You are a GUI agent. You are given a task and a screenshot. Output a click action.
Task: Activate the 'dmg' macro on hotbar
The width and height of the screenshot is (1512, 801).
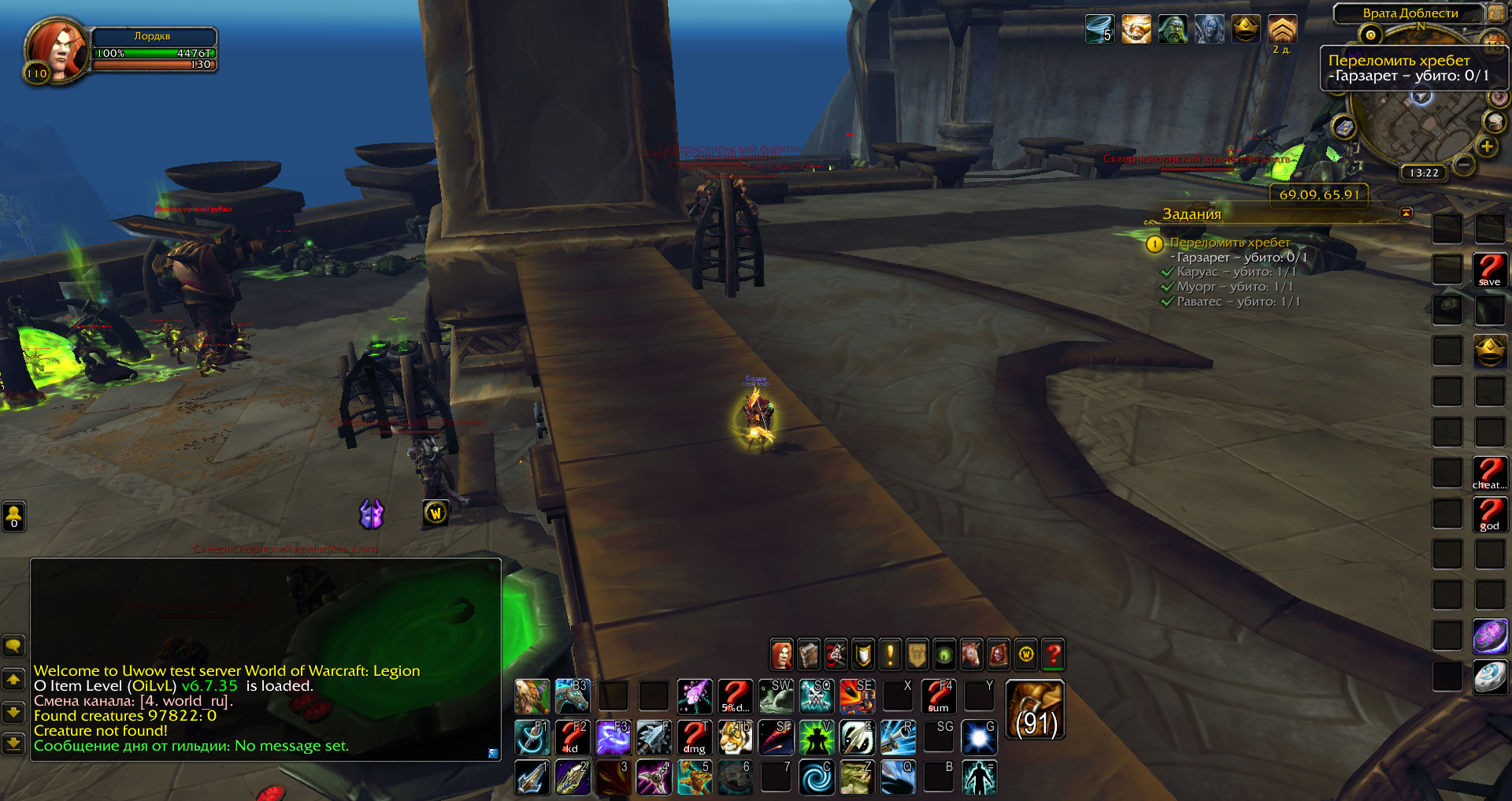694,737
